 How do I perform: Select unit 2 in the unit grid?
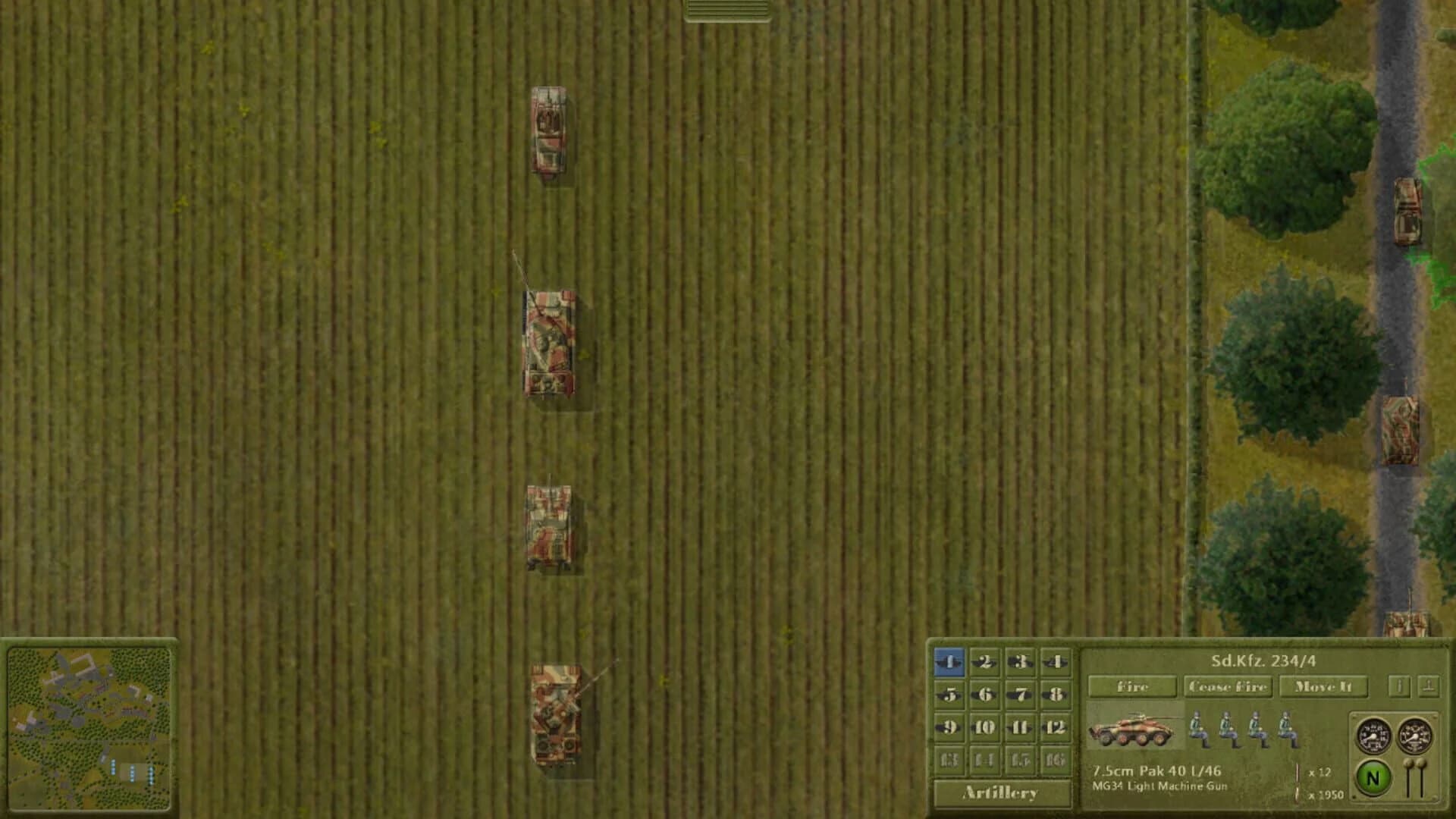984,663
